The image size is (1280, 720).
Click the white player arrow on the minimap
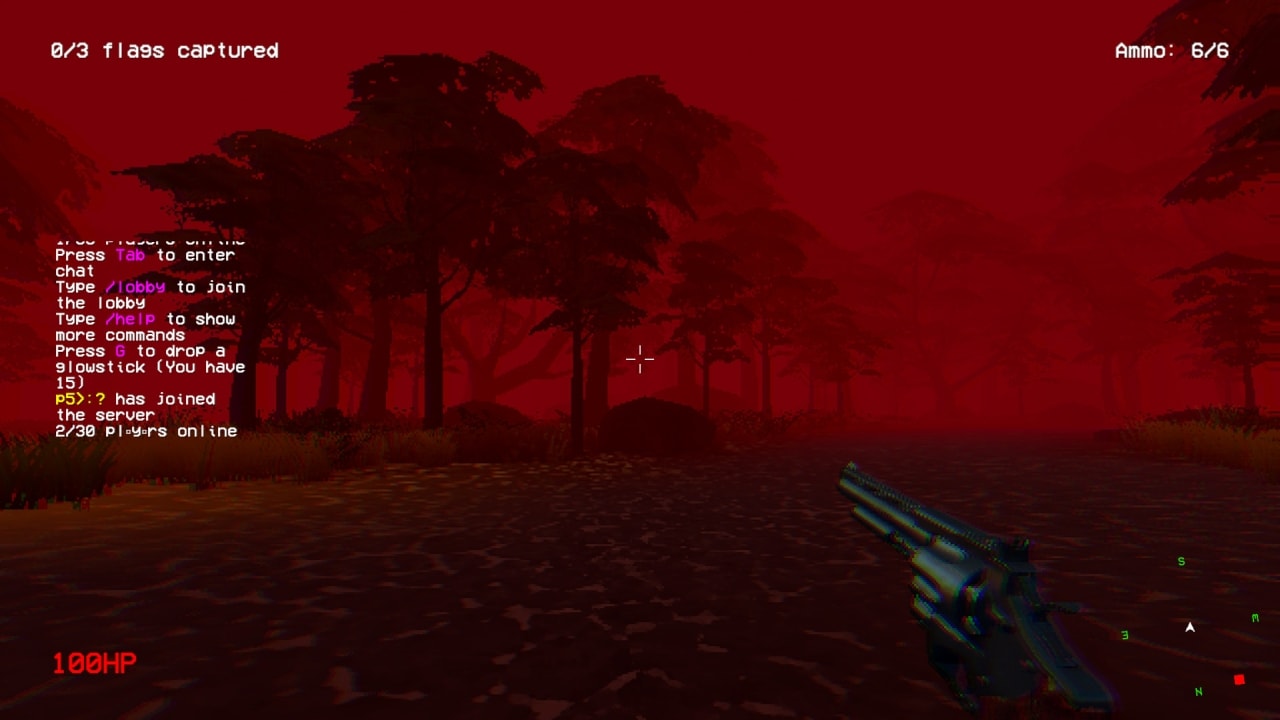(x=1190, y=628)
